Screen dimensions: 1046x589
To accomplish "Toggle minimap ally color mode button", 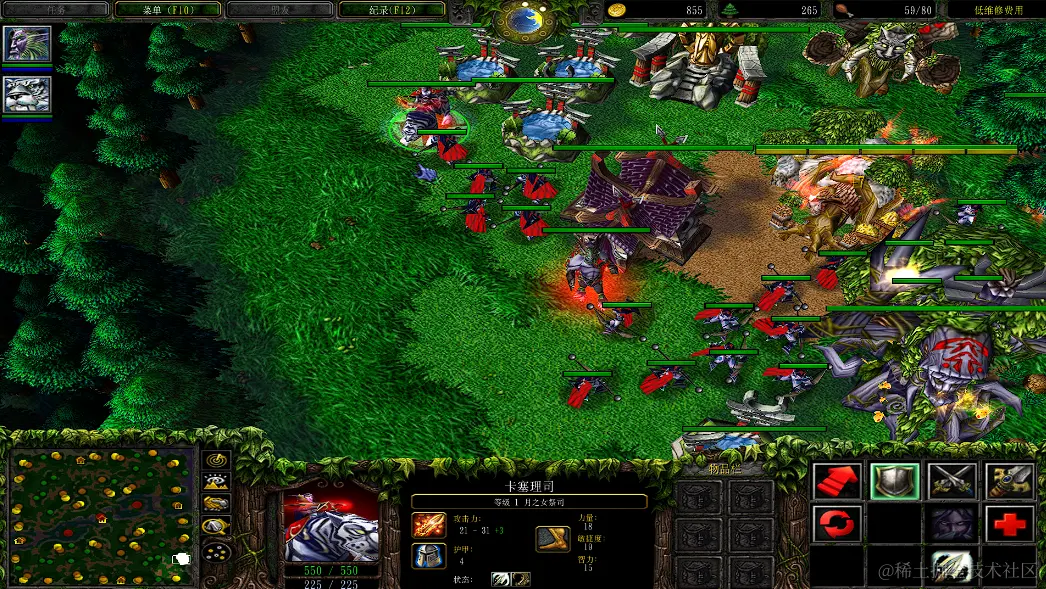I will 217,504.
